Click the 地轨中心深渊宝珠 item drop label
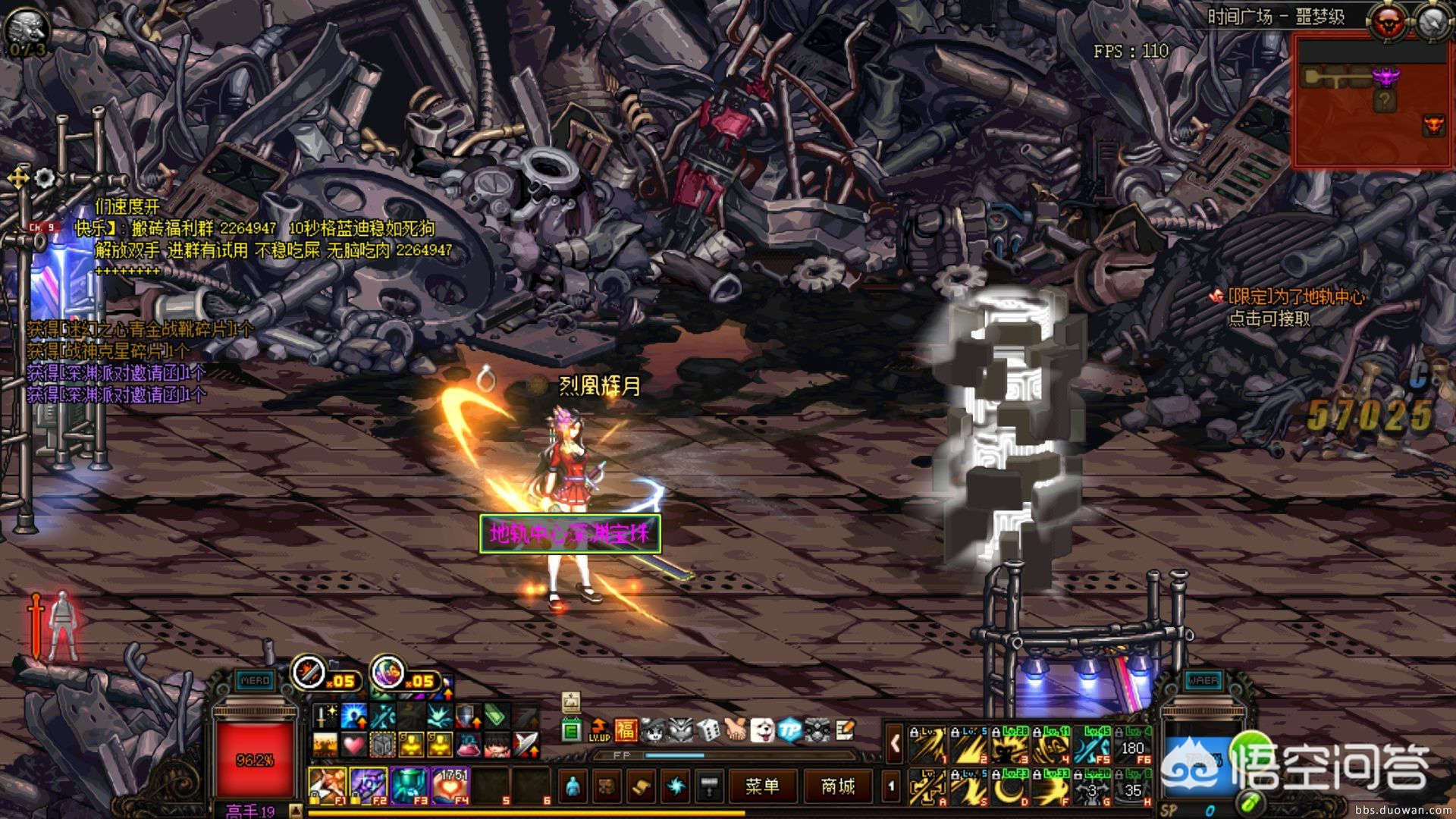Viewport: 1456px width, 819px height. (x=570, y=534)
